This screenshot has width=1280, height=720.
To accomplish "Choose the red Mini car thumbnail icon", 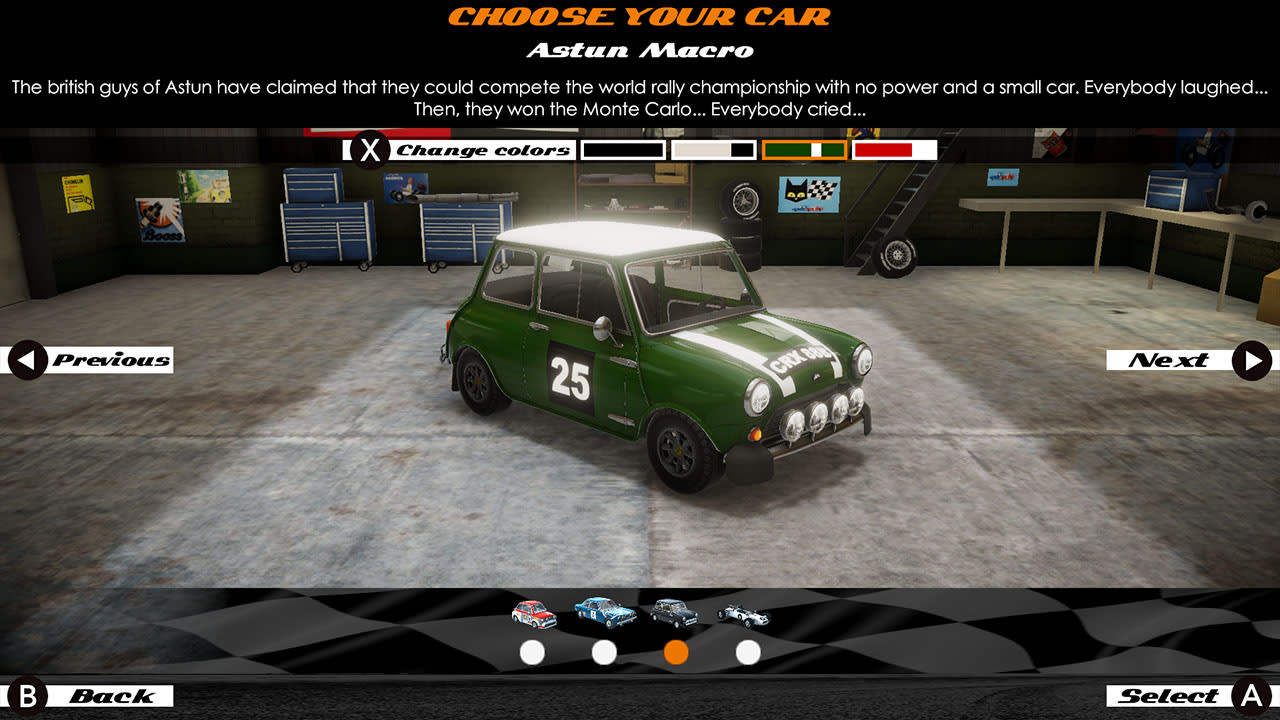I will [531, 613].
